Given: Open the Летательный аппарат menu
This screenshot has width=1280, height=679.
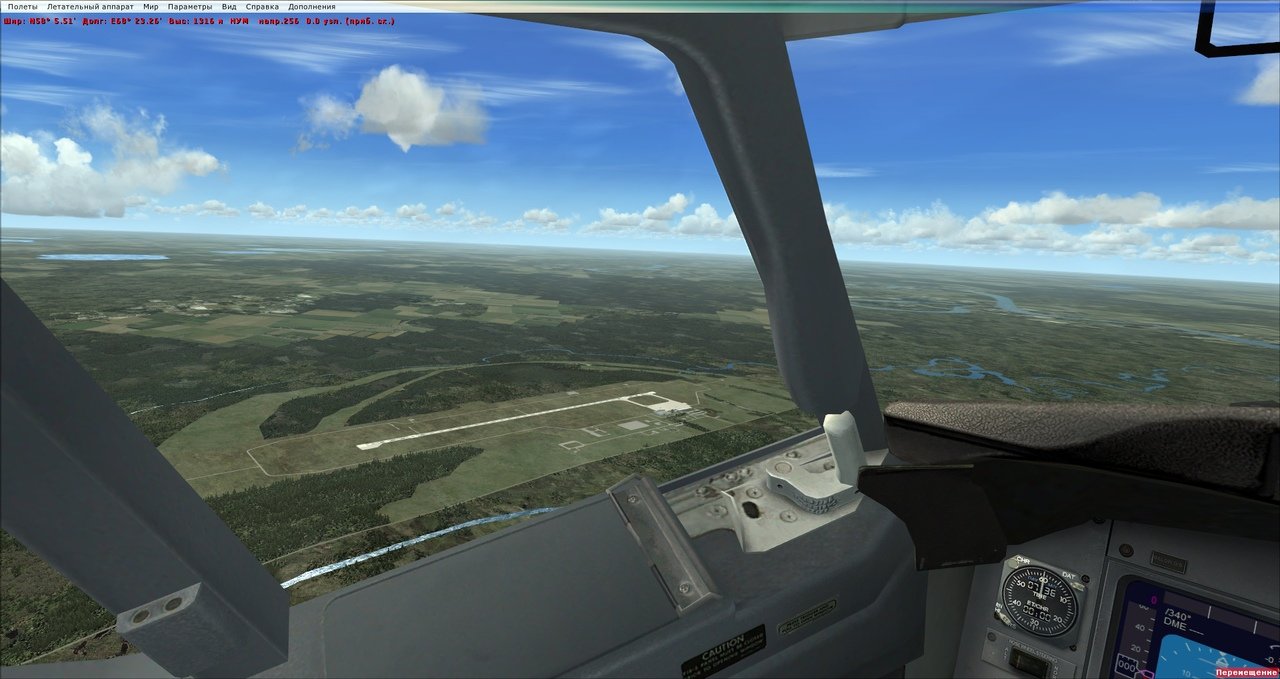Looking at the screenshot, I should (x=90, y=6).
